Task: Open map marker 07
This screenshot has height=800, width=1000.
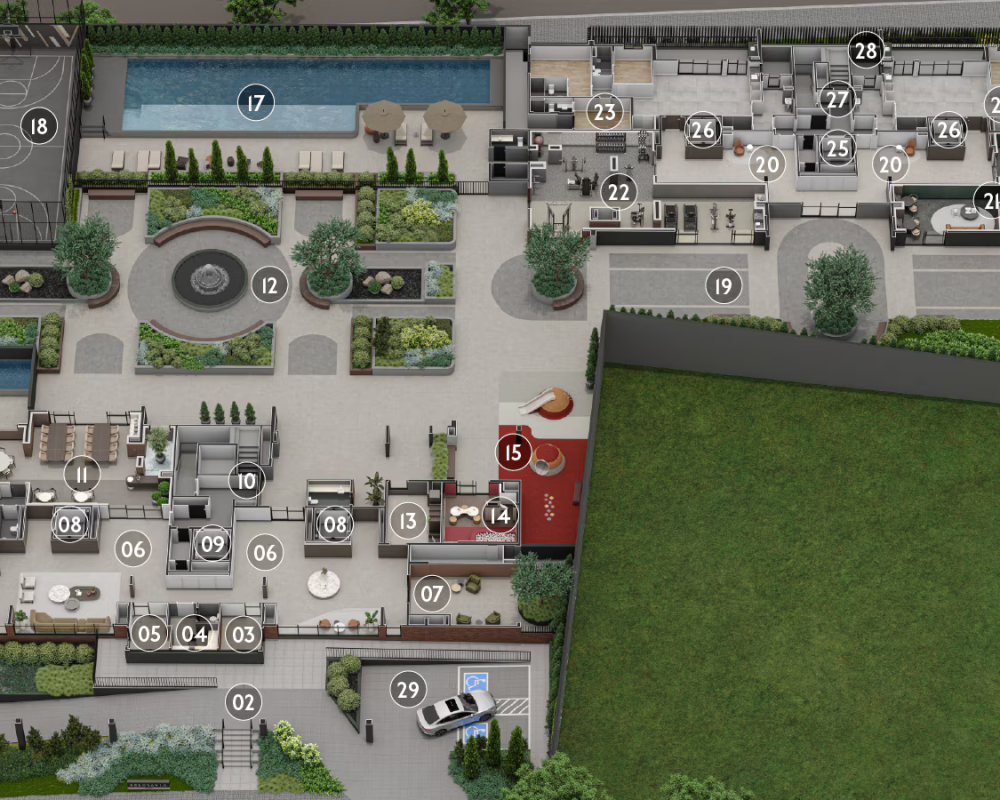Action: 431,595
